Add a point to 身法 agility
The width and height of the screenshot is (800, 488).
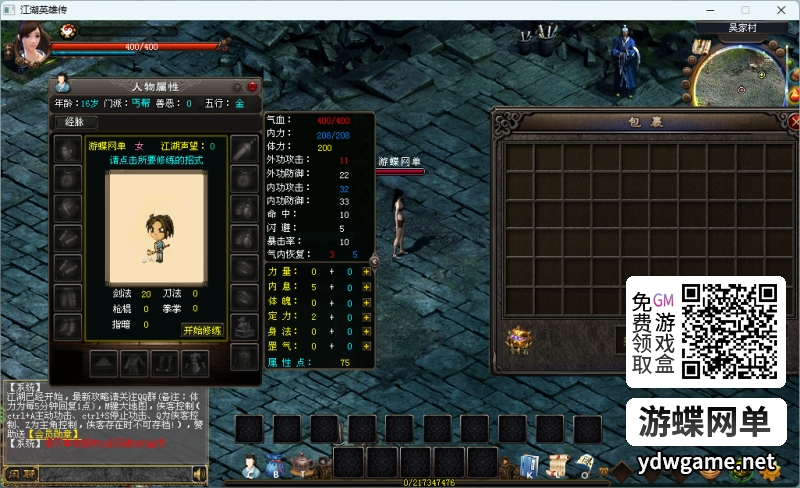tap(367, 331)
